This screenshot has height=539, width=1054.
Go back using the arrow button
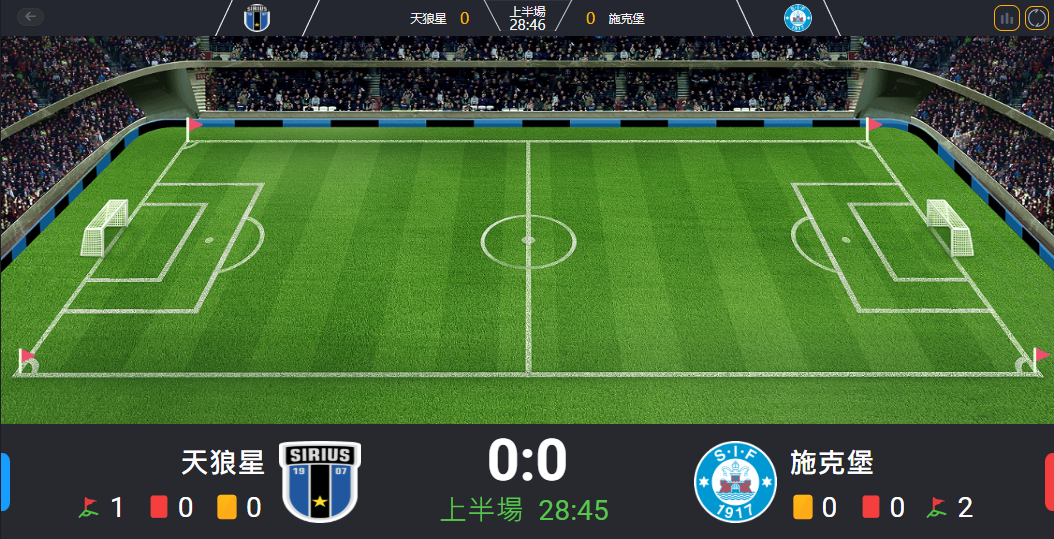click(31, 17)
